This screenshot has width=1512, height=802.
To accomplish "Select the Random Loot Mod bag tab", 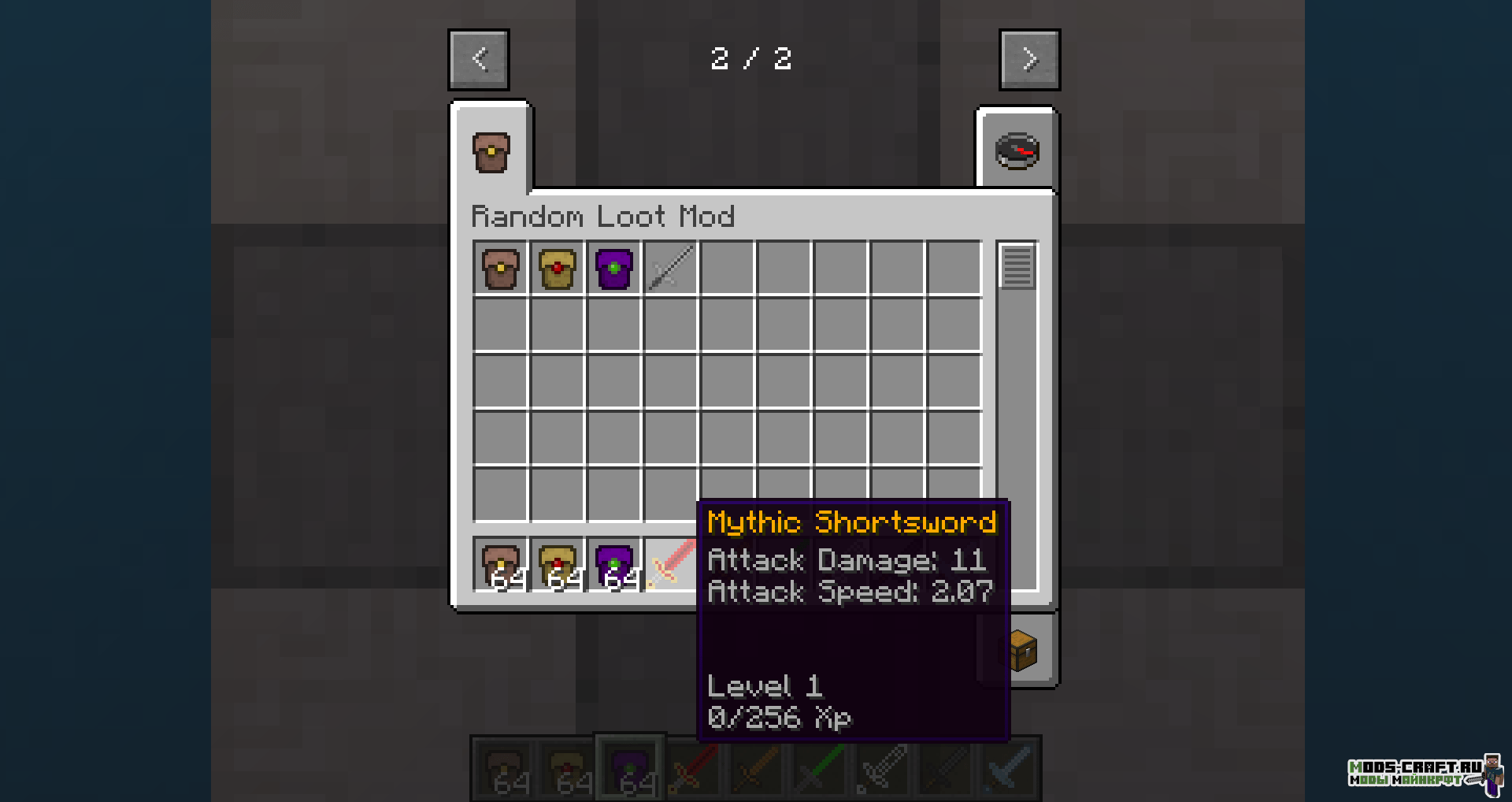I will point(491,152).
